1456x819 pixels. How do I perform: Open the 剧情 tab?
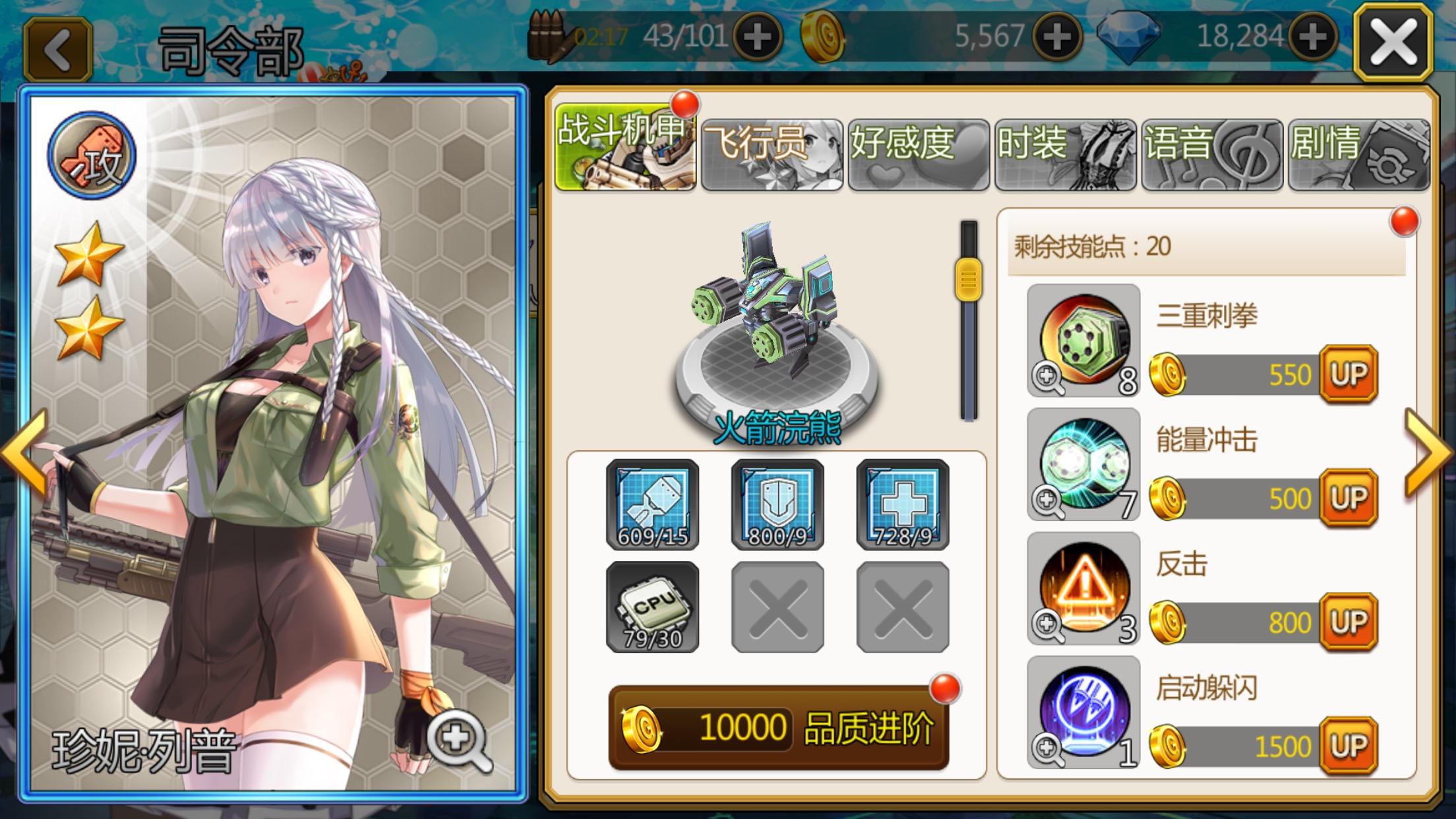[1358, 154]
